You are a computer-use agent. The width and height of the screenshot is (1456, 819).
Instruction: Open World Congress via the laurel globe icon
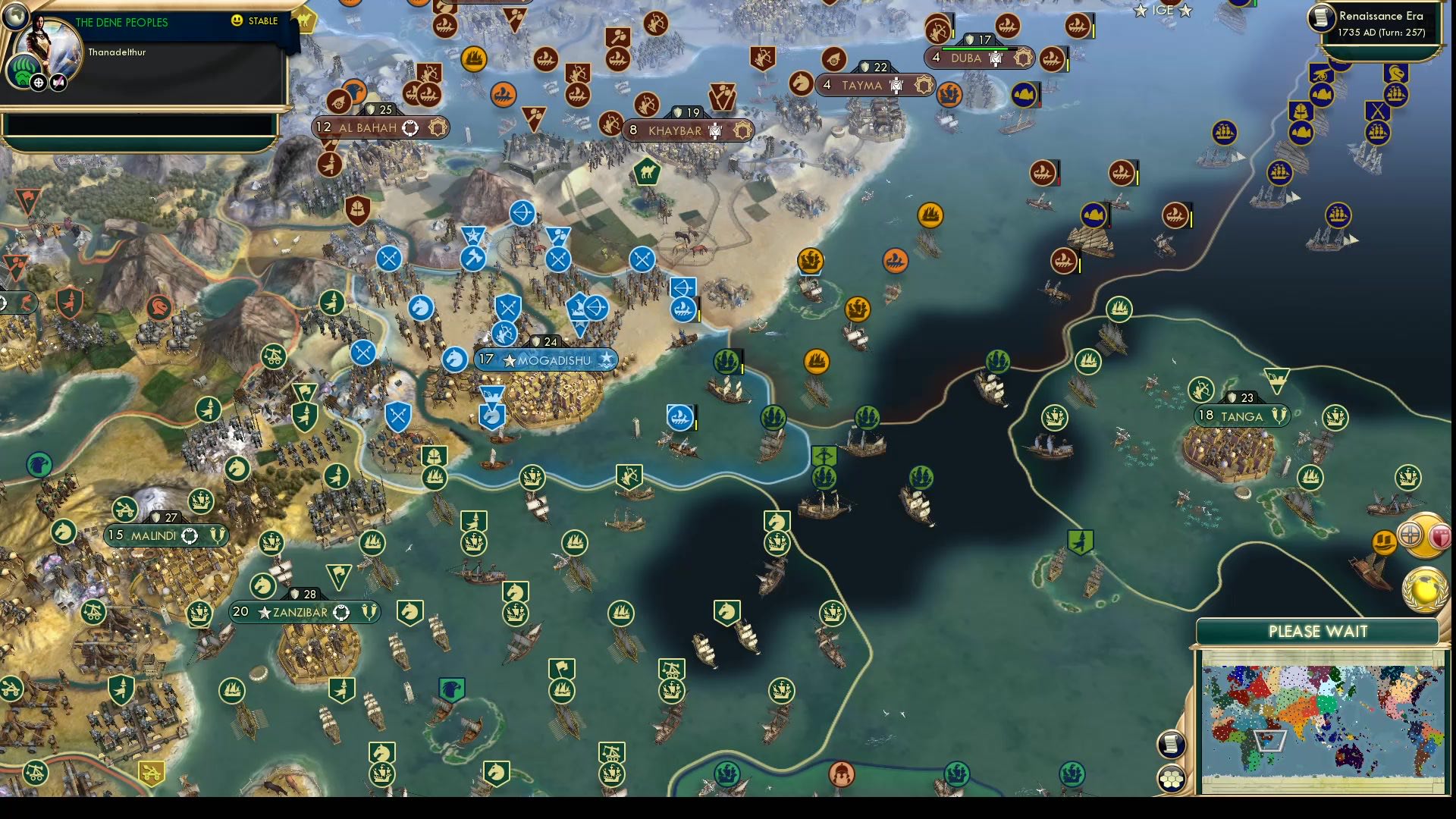[1423, 588]
